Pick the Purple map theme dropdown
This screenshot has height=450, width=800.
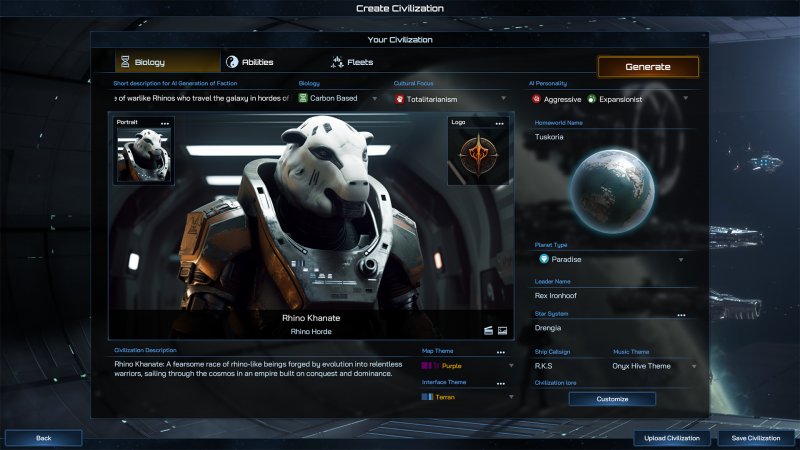(467, 366)
